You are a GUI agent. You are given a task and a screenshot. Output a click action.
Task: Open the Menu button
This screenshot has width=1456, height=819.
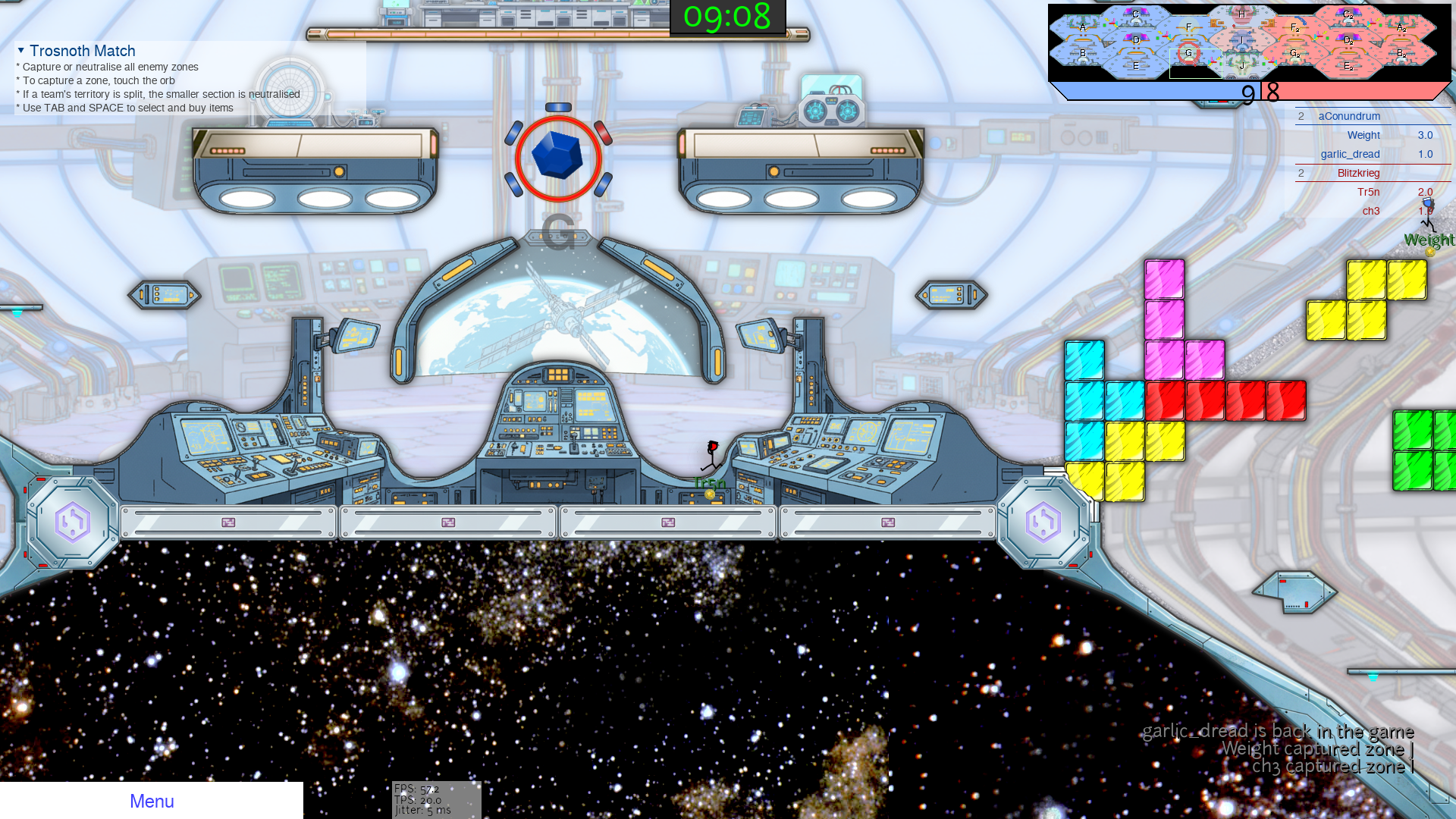pos(152,801)
